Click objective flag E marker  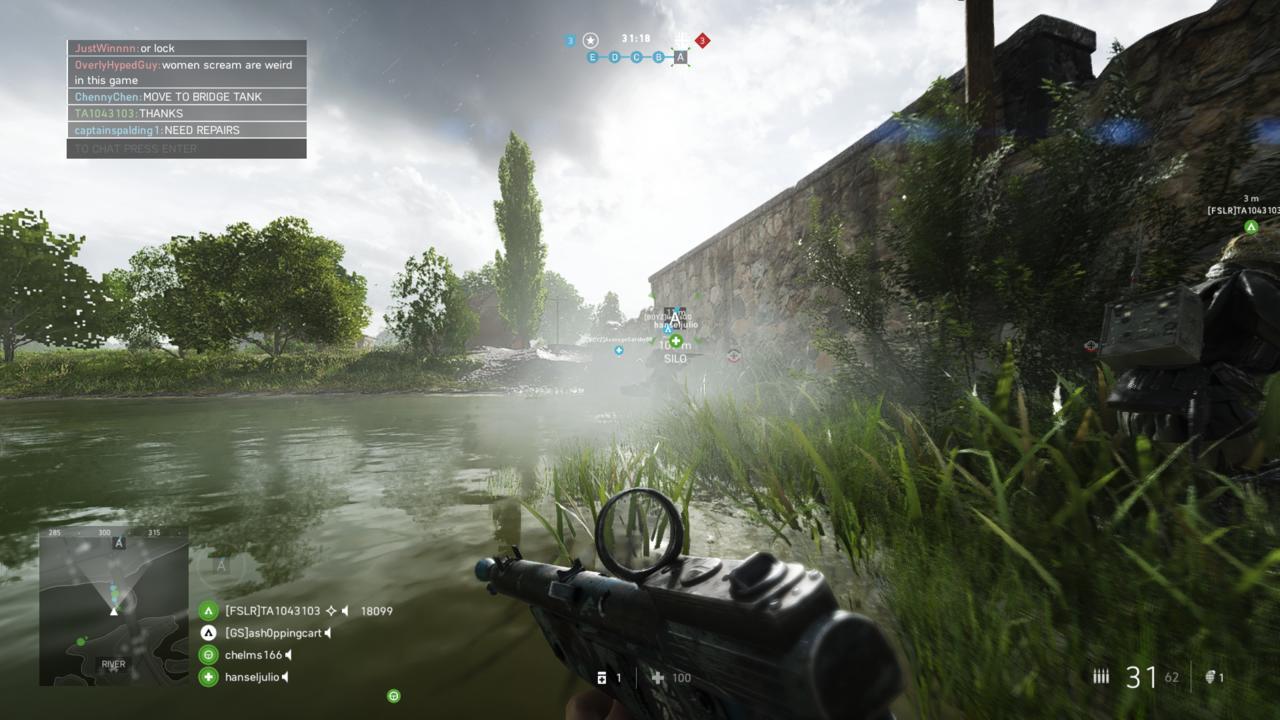[x=592, y=57]
